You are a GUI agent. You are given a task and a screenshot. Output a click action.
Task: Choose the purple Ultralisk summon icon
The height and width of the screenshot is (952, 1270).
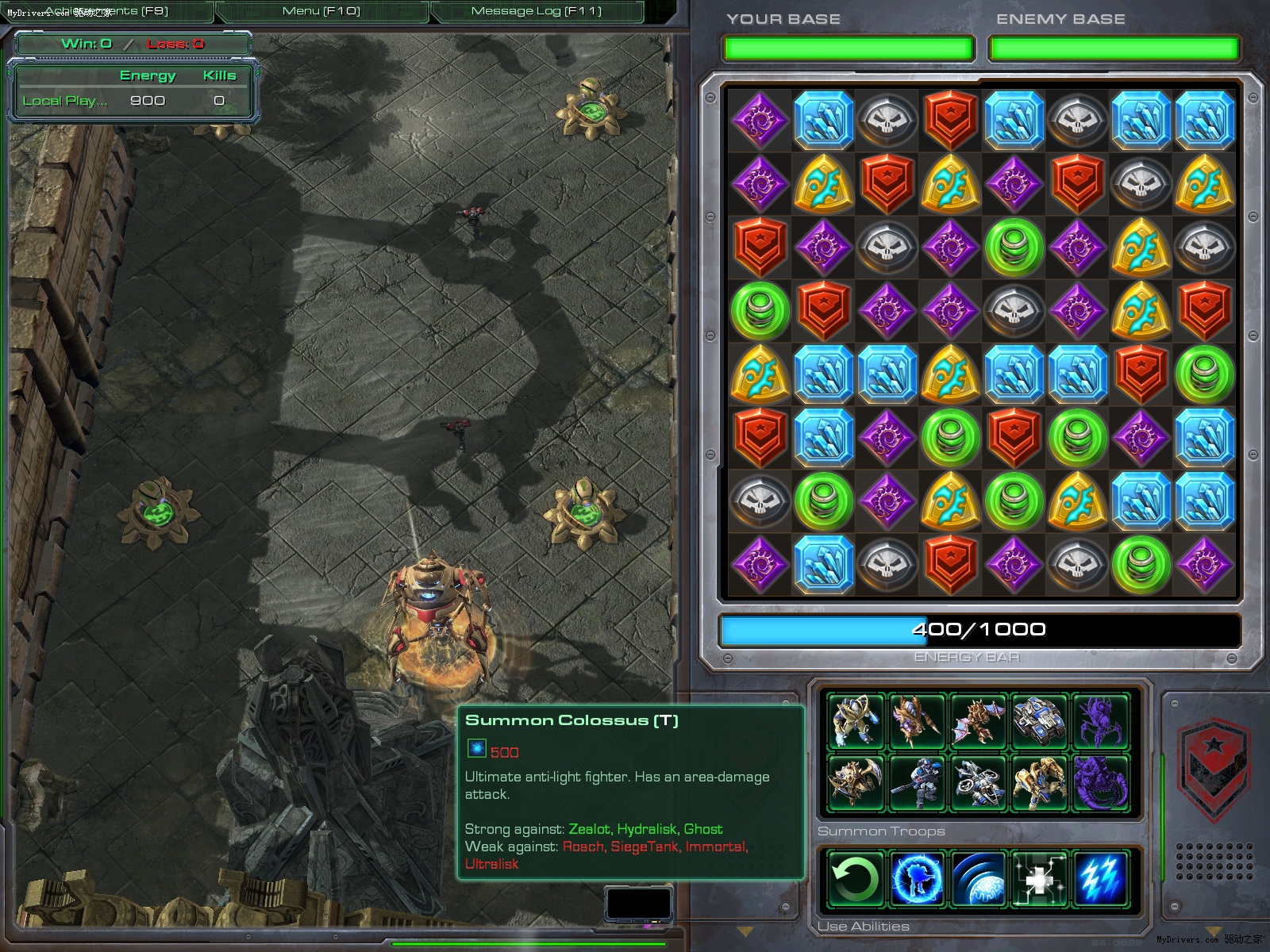(1100, 782)
